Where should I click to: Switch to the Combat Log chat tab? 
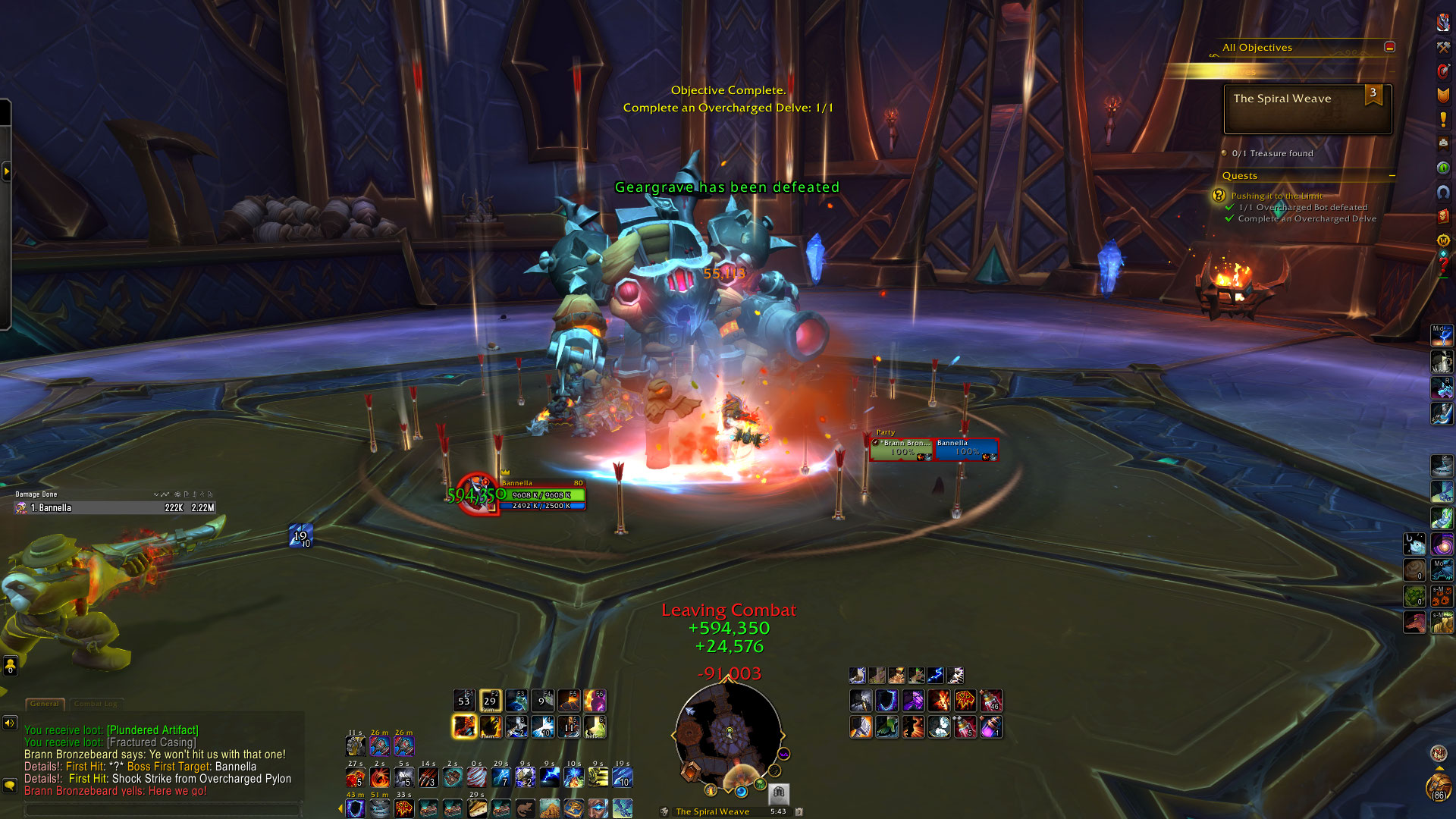[96, 704]
